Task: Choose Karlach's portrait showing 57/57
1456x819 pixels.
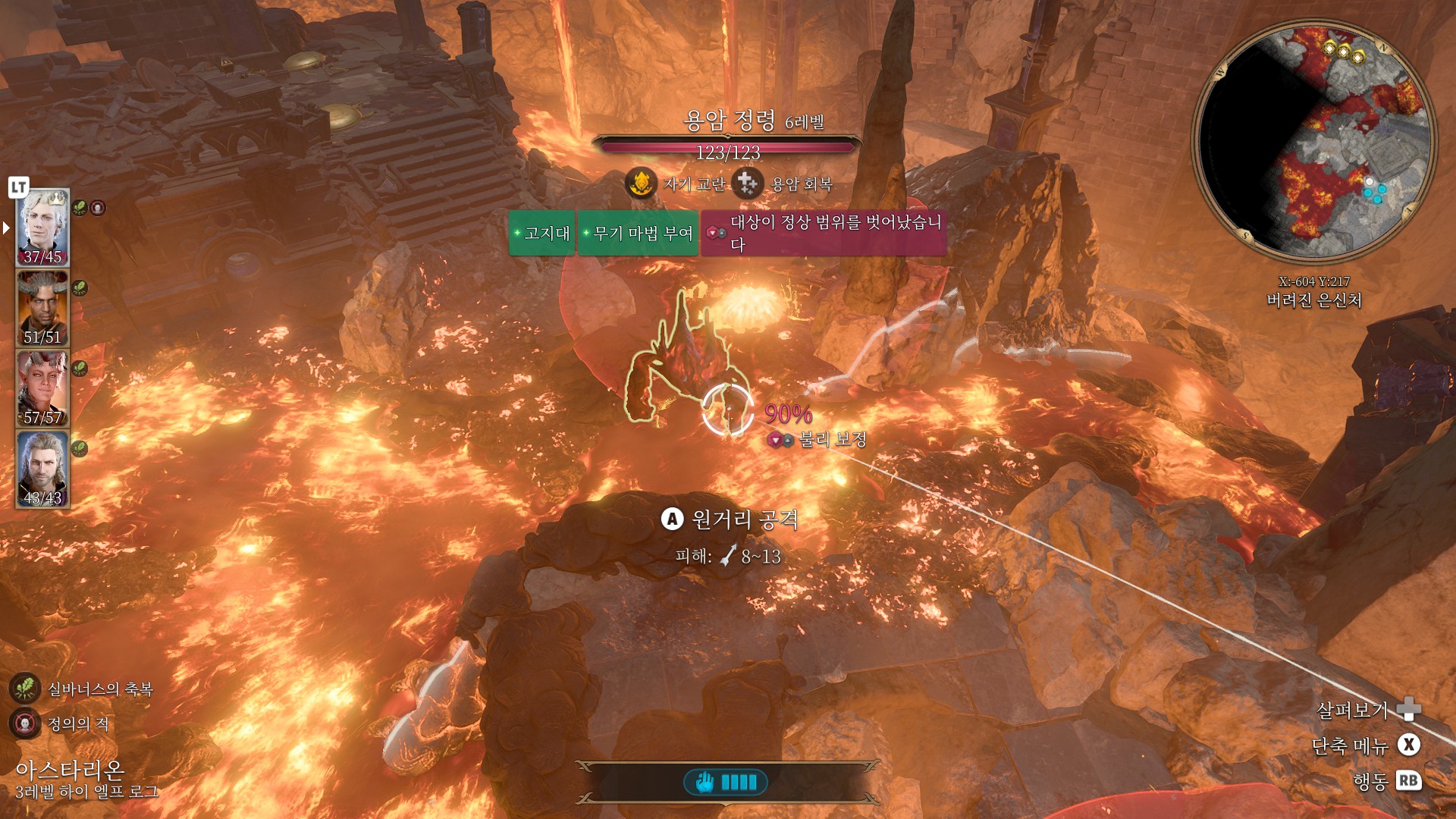Action: coord(42,388)
